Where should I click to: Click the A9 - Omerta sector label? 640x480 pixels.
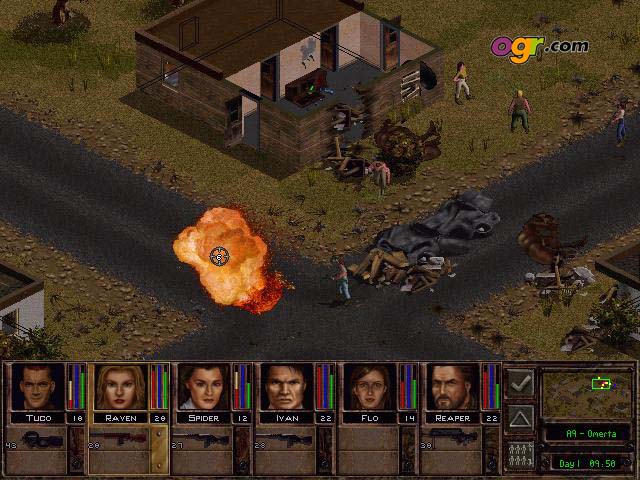pos(586,434)
